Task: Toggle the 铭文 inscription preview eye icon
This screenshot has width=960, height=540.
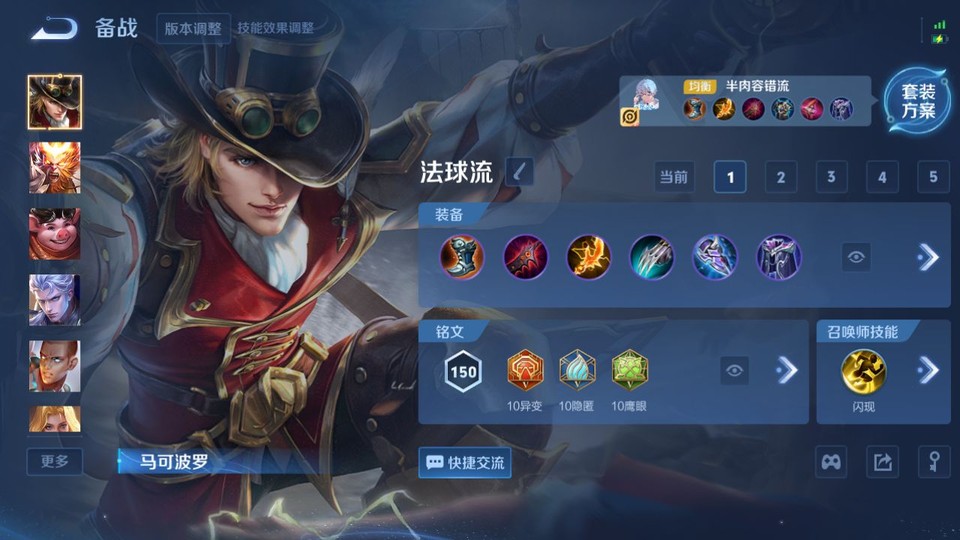Action: pos(735,371)
